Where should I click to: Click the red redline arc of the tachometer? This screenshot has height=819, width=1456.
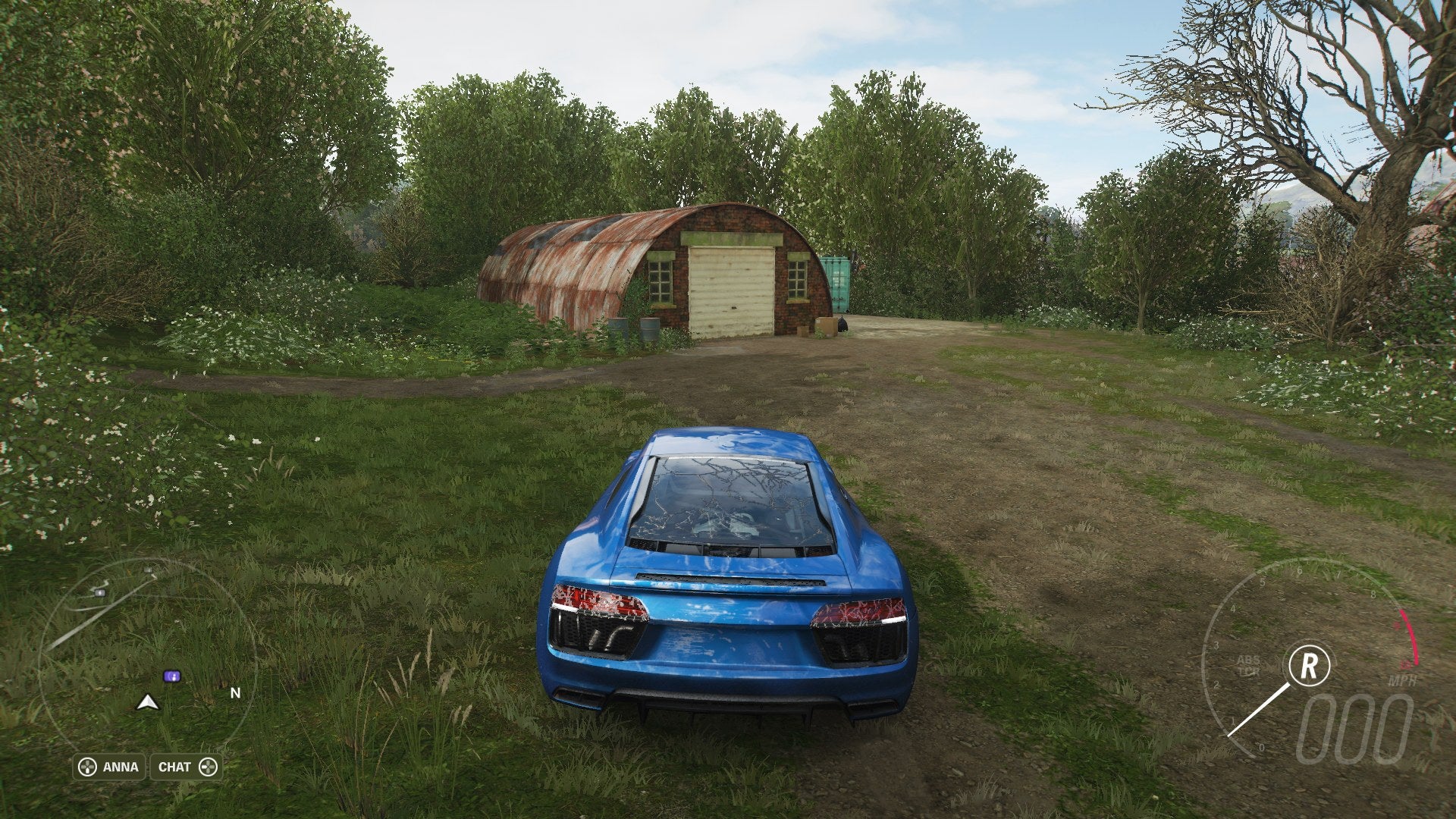pos(1409,635)
